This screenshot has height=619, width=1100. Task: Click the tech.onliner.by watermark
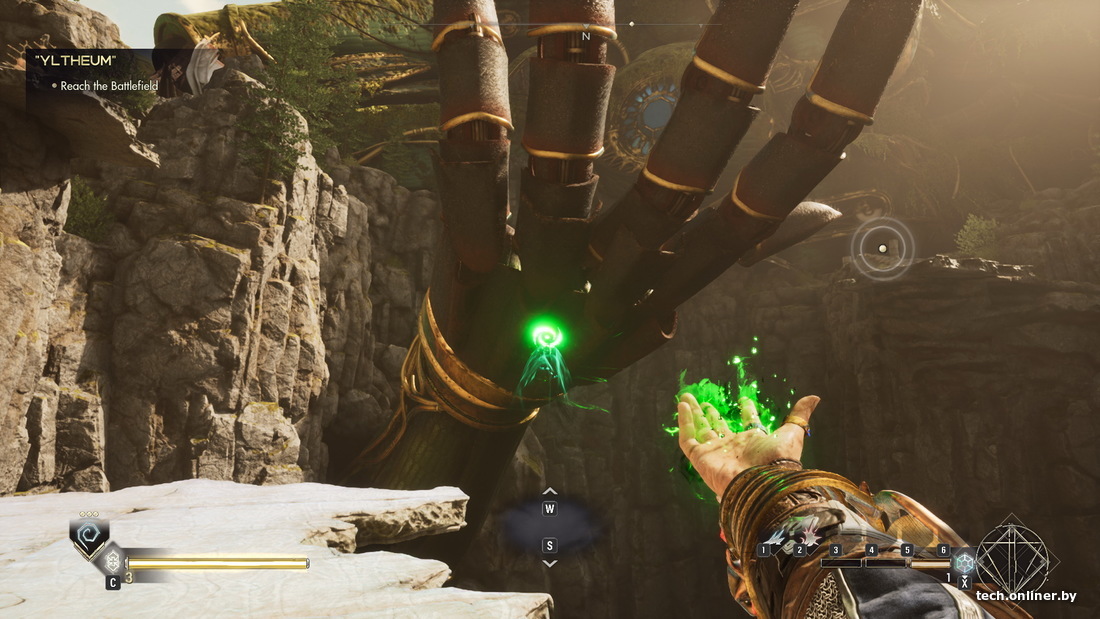pyautogui.click(x=1026, y=596)
